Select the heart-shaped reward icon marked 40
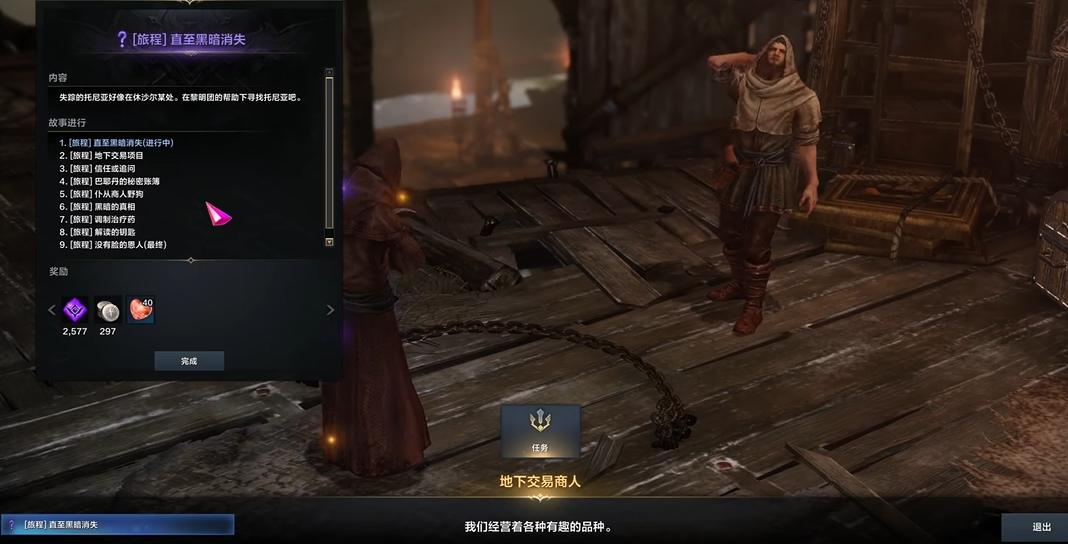 pos(141,310)
